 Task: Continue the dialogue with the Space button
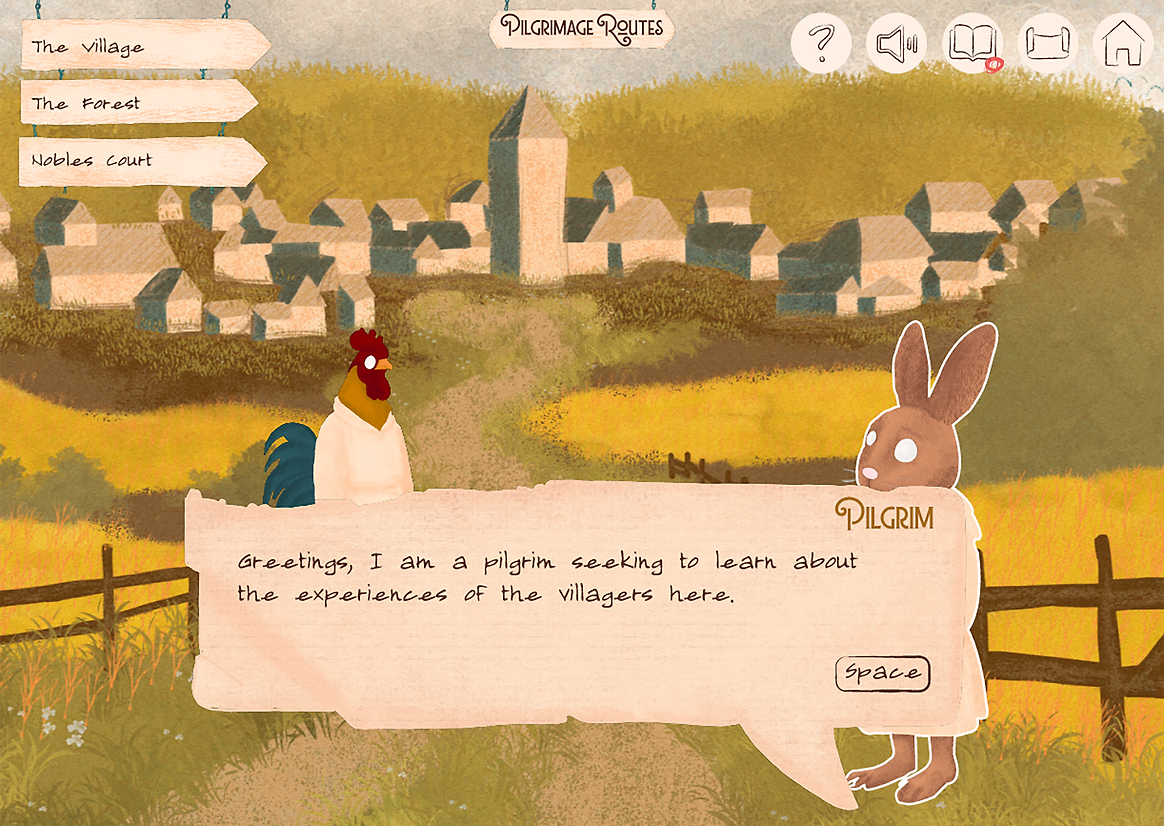pos(882,673)
